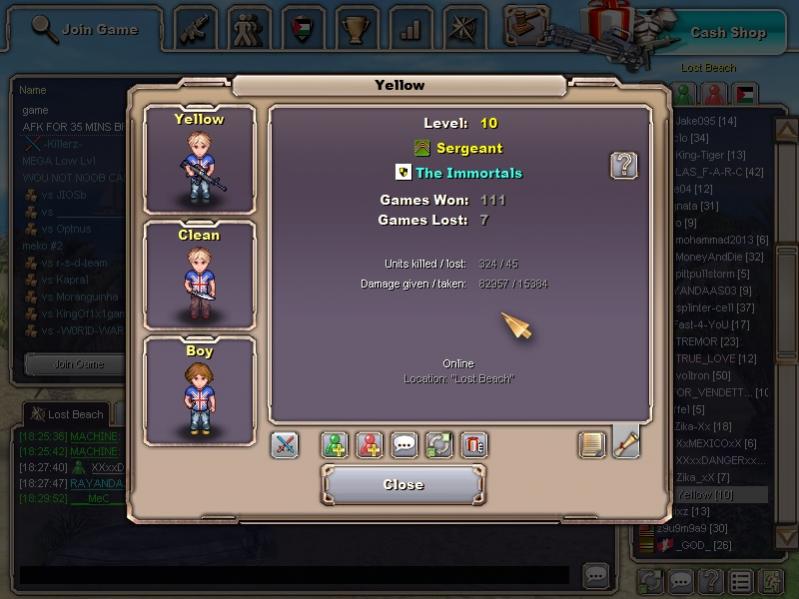Click the question mark help button in profile

[x=624, y=166]
